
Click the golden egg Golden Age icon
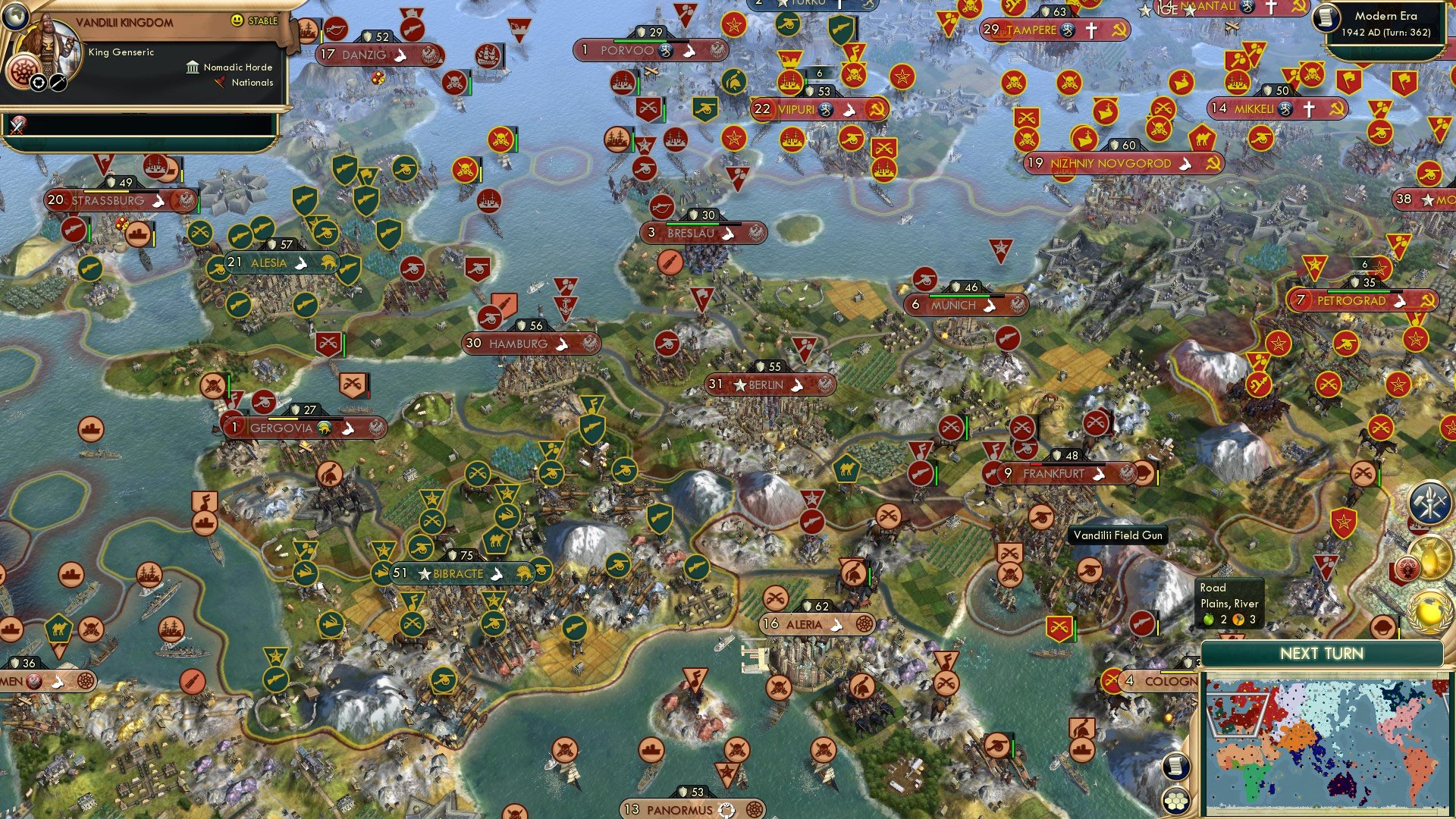click(1432, 556)
